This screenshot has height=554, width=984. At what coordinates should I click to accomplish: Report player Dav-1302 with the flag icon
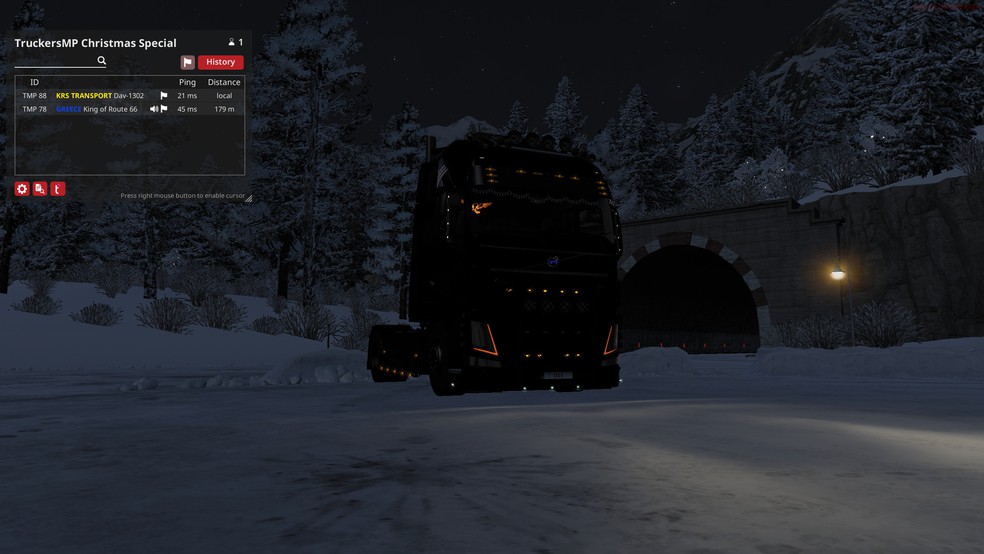(x=164, y=96)
